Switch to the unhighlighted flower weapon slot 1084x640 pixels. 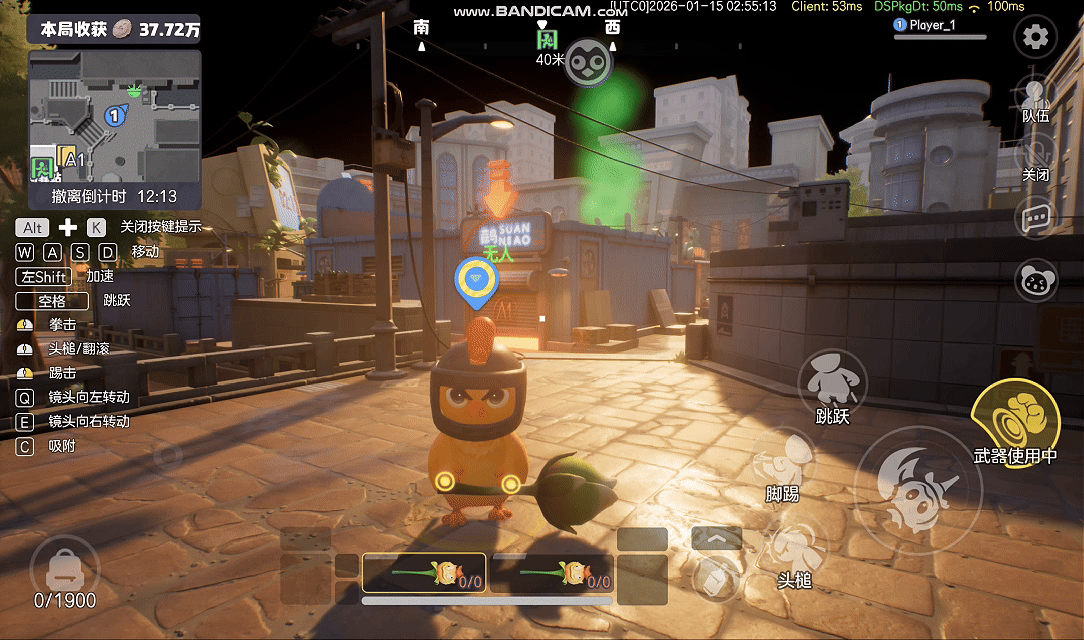553,574
